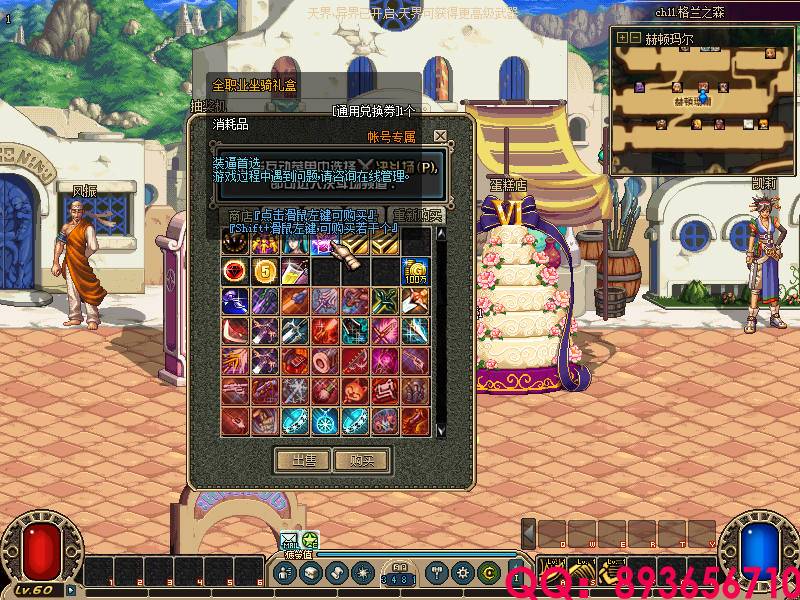Choose the gold coin marked 5
Image resolution: width=800 pixels, height=600 pixels.
click(x=265, y=270)
